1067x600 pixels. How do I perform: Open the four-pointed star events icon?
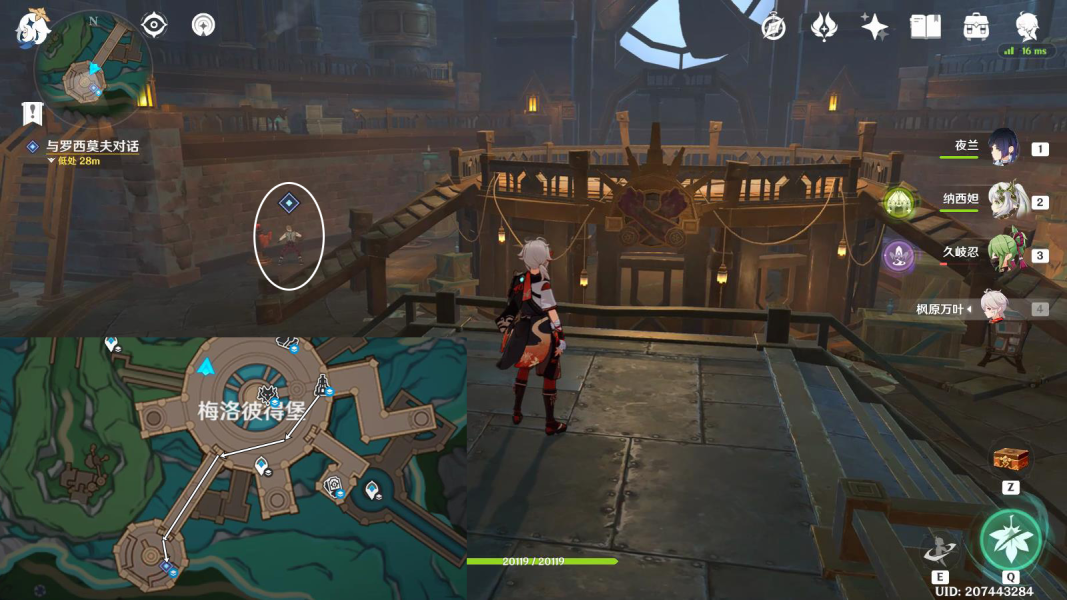(874, 27)
